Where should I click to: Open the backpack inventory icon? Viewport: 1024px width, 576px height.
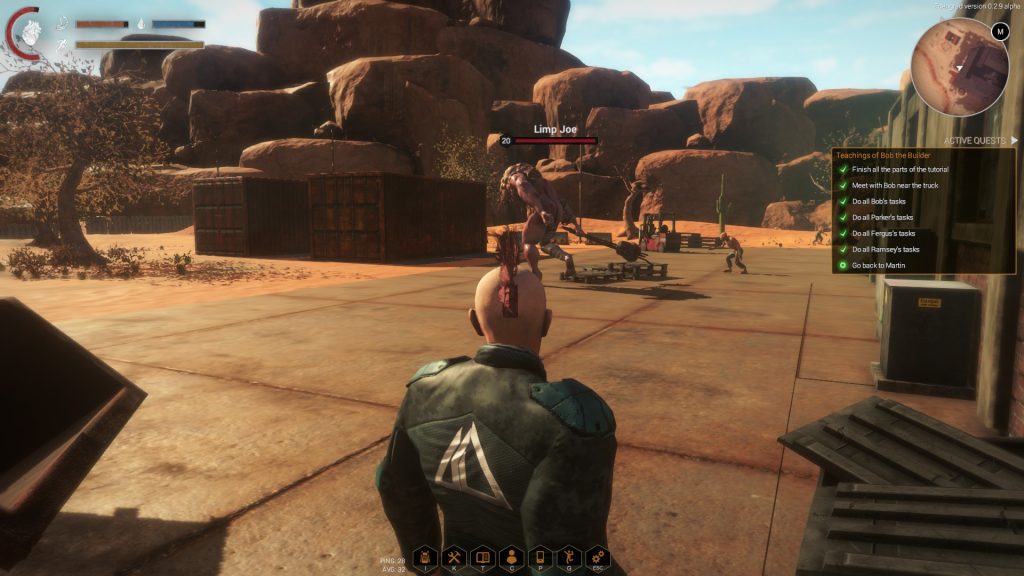pos(424,557)
